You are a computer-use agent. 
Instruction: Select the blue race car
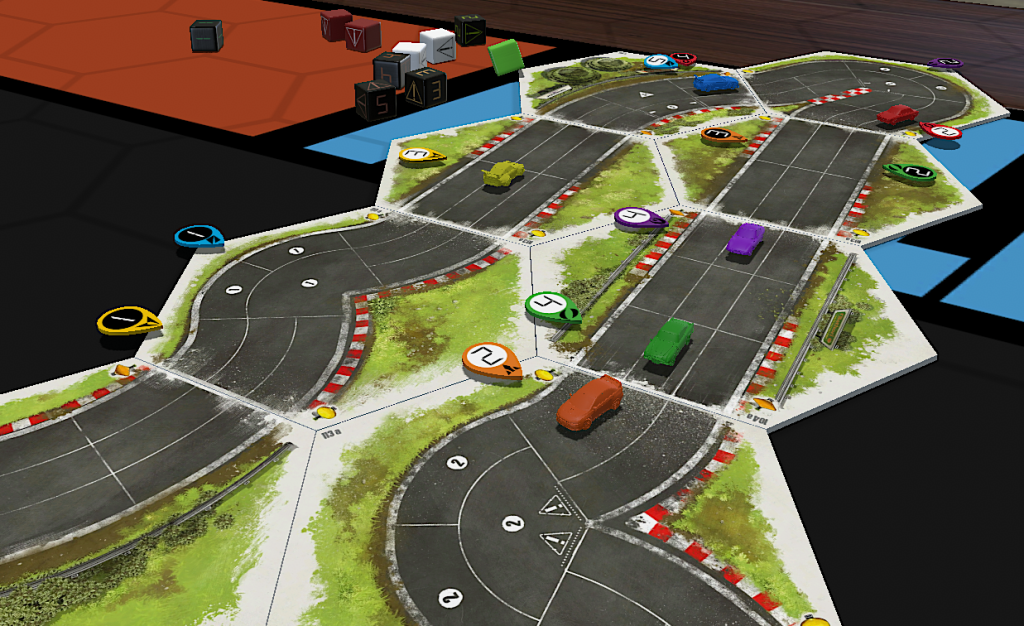point(713,83)
